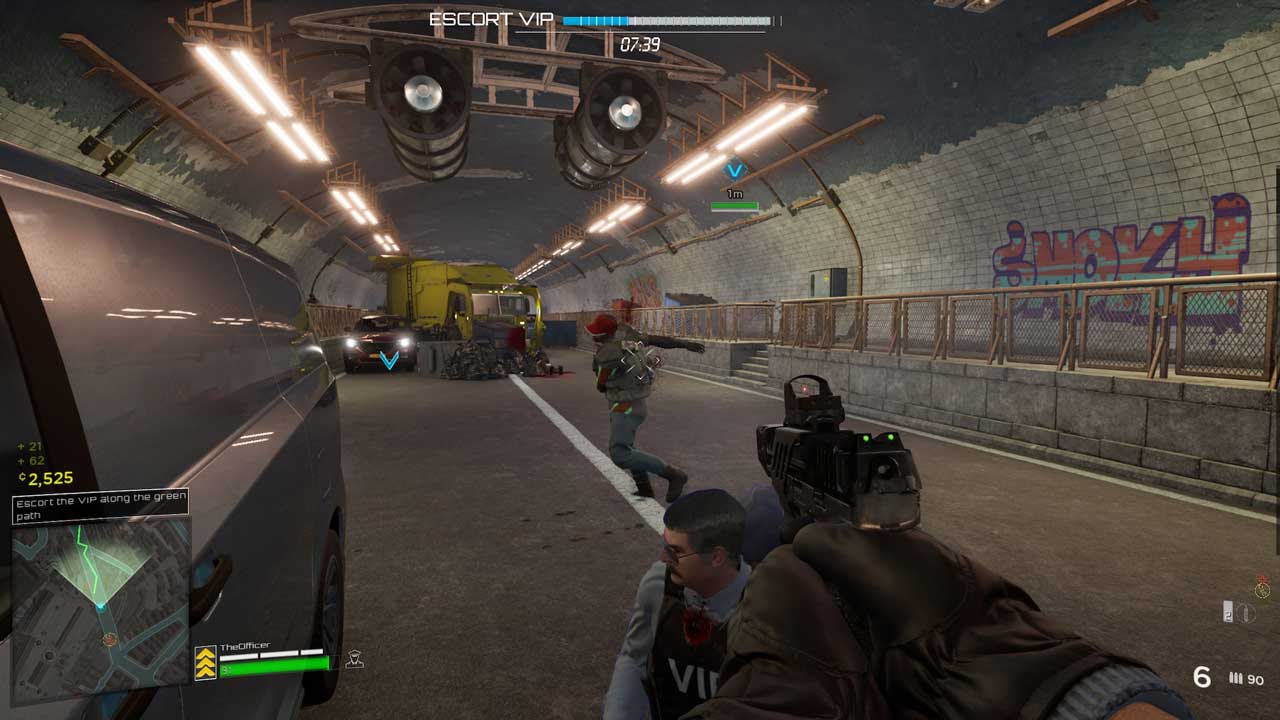Viewport: 1280px width, 720px height.
Task: Click the yellow rank chevrons badge
Action: [x=205, y=663]
